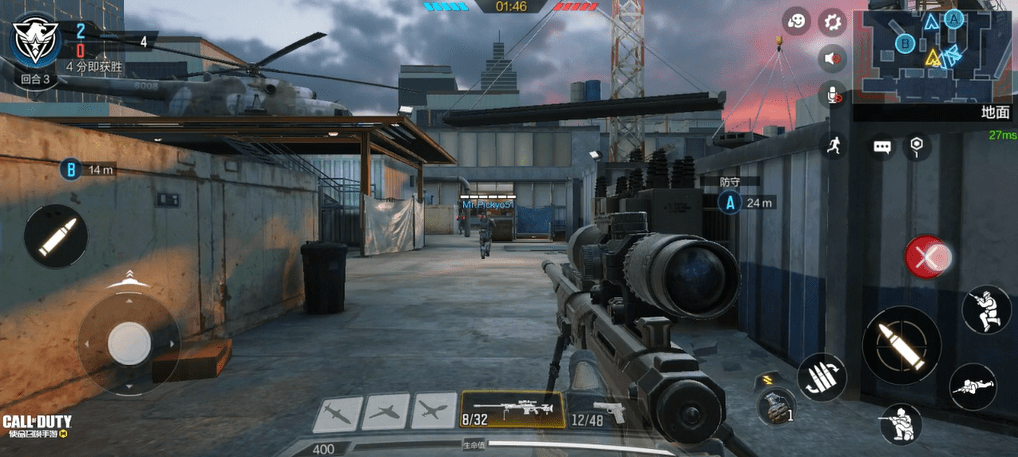The width and height of the screenshot is (1018, 457).
Task: Reload using the three-bullets button
Action: tap(822, 377)
